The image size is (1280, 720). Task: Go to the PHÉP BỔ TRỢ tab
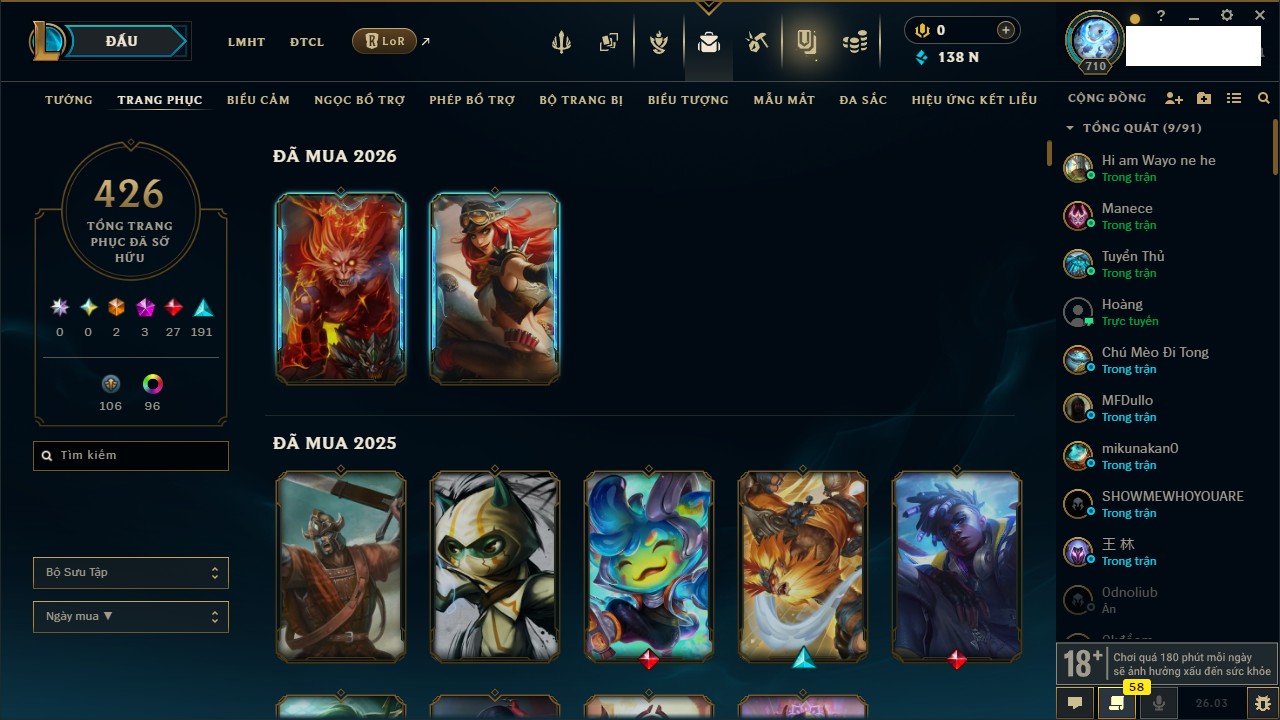(x=472, y=100)
